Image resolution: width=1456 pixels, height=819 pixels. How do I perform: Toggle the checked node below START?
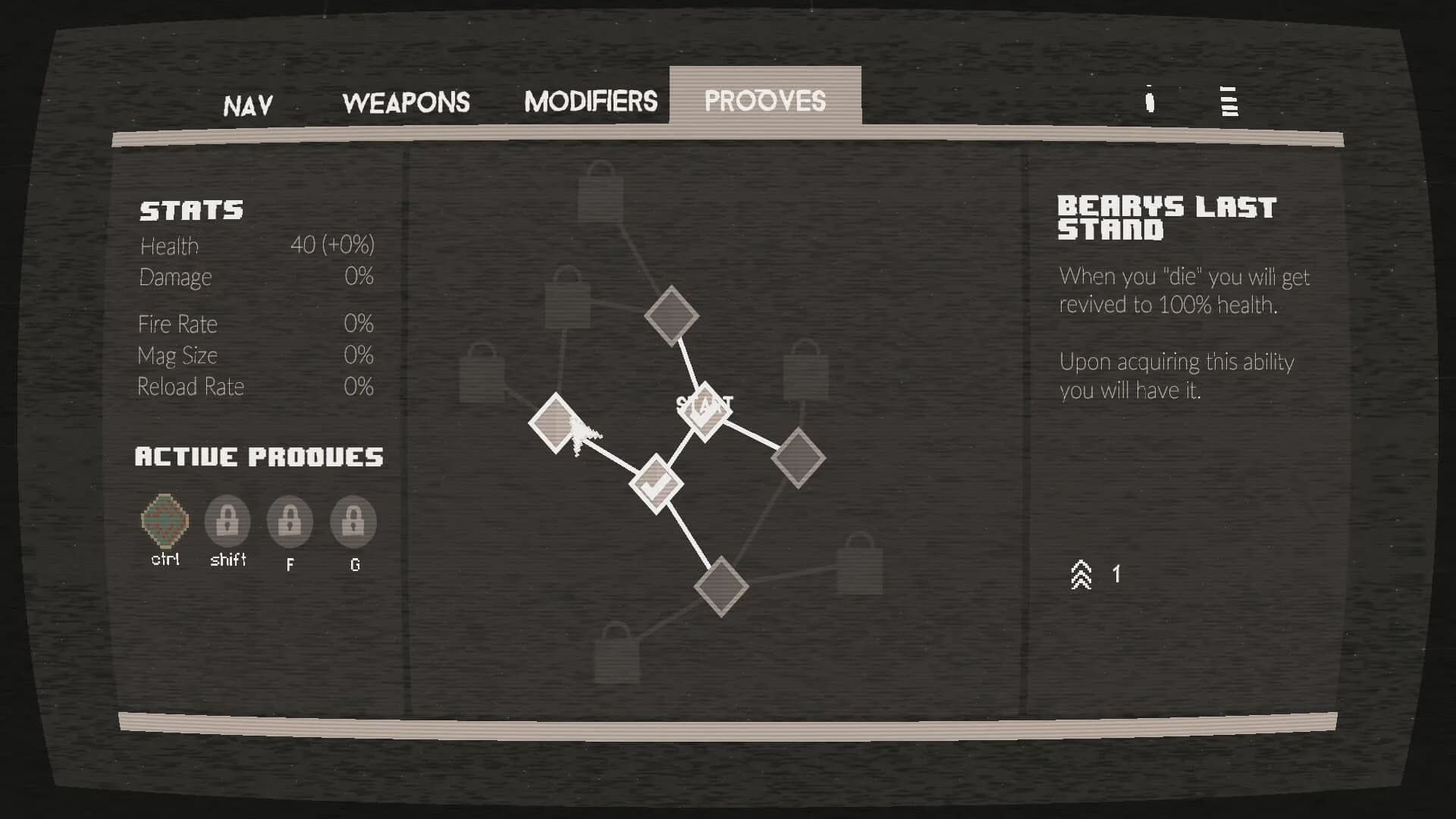(657, 483)
